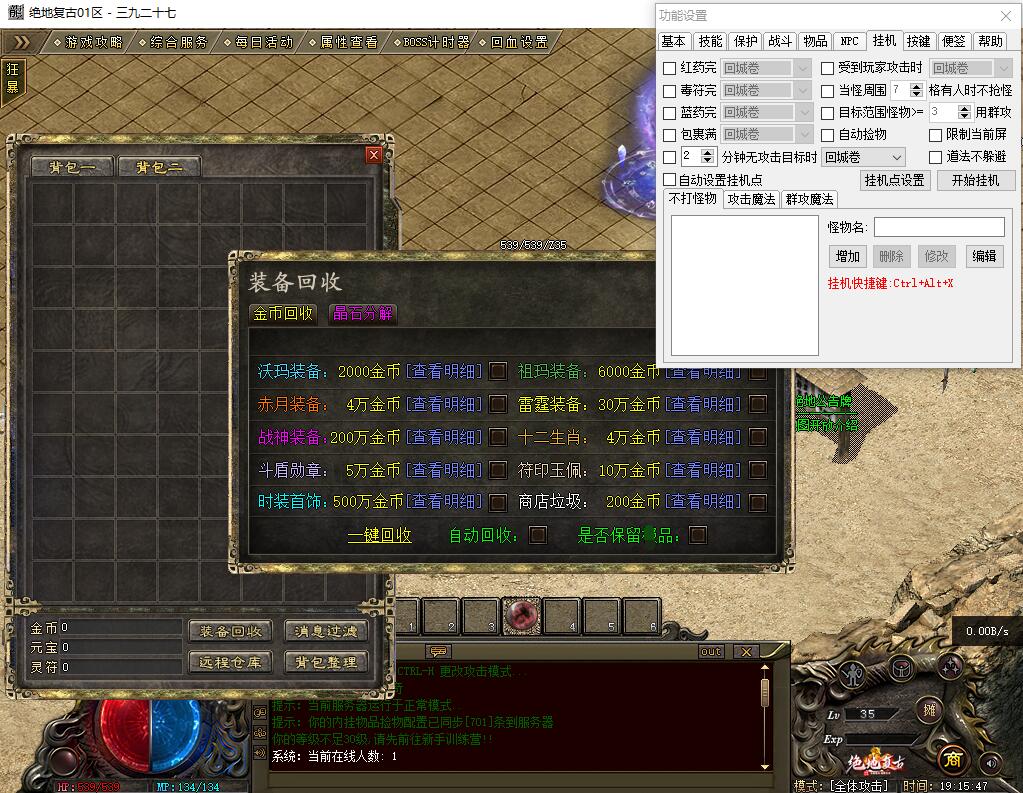Switch to the 战斗 settings tab
This screenshot has width=1023, height=793.
[780, 41]
